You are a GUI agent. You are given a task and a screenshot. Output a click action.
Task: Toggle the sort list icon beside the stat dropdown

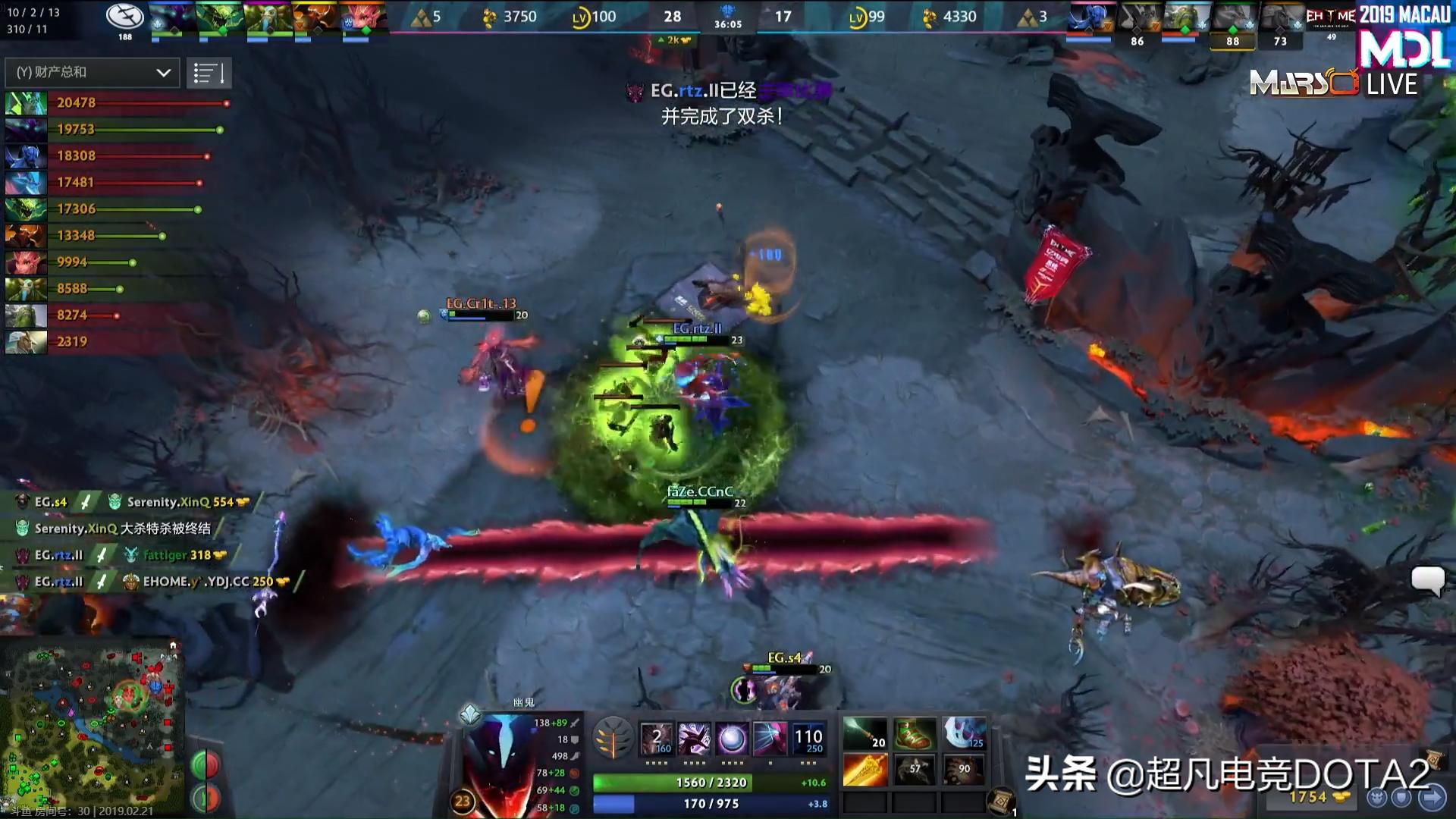pyautogui.click(x=209, y=72)
